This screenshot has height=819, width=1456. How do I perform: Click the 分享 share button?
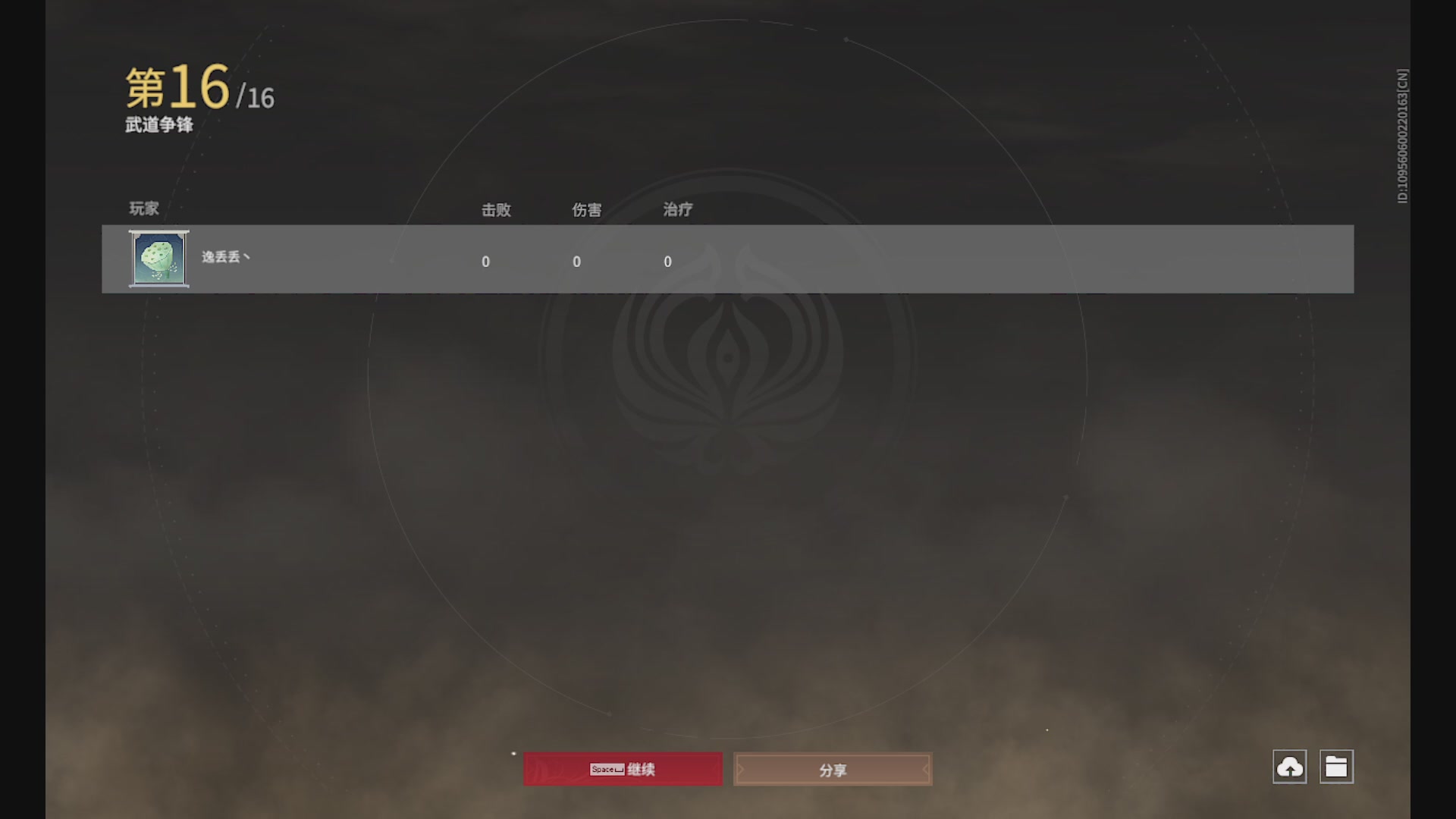833,769
